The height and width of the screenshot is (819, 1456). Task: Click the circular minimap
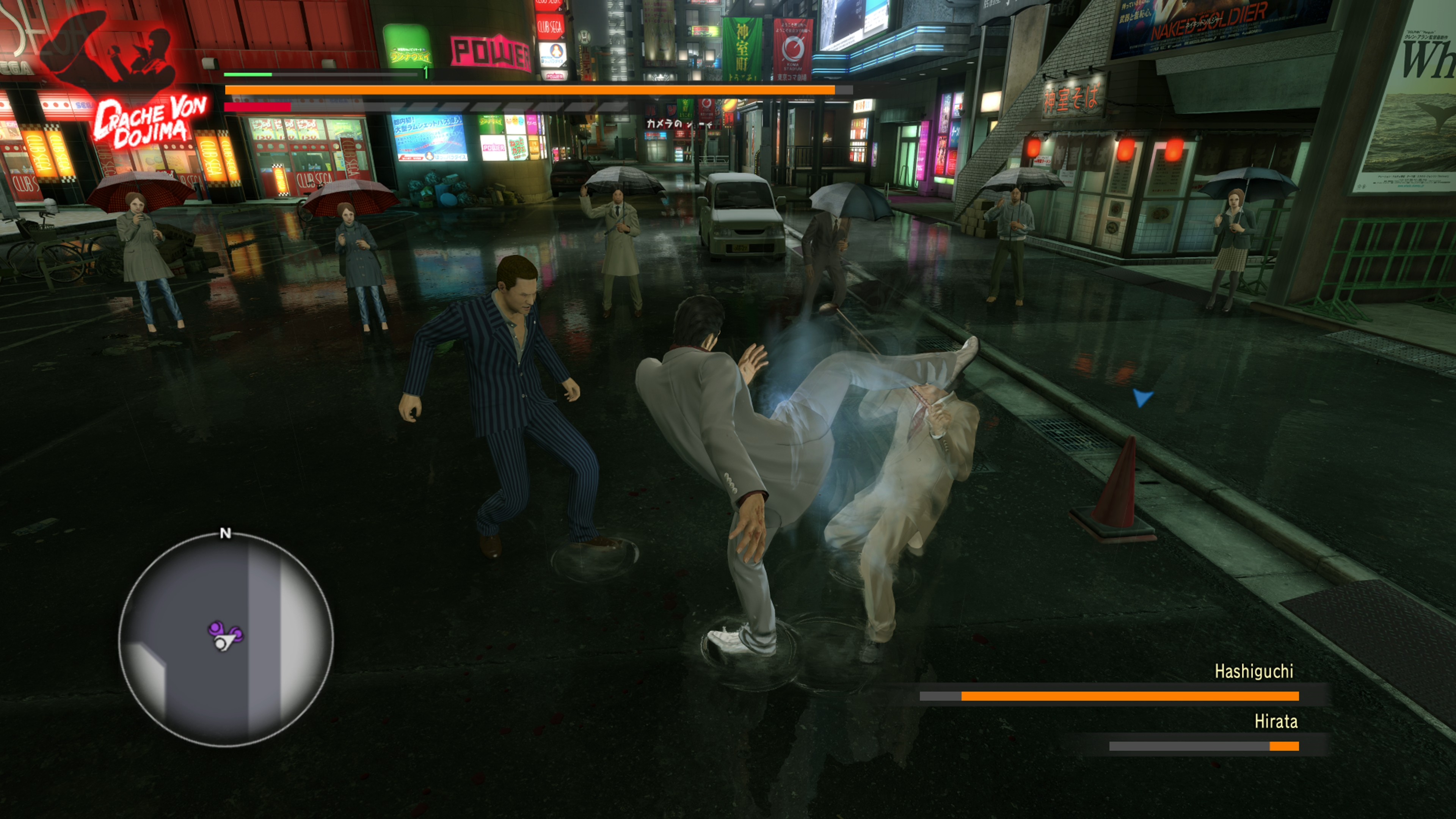[226, 639]
